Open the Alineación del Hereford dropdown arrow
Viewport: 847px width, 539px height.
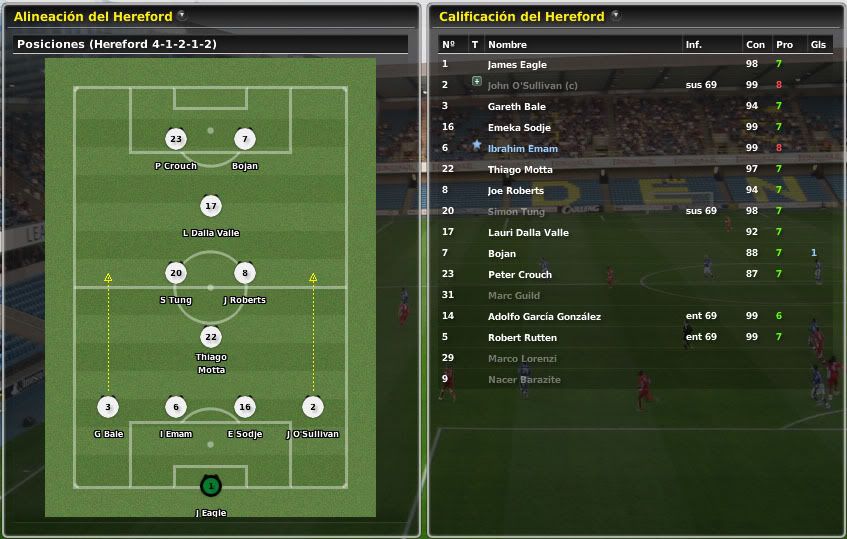181,16
